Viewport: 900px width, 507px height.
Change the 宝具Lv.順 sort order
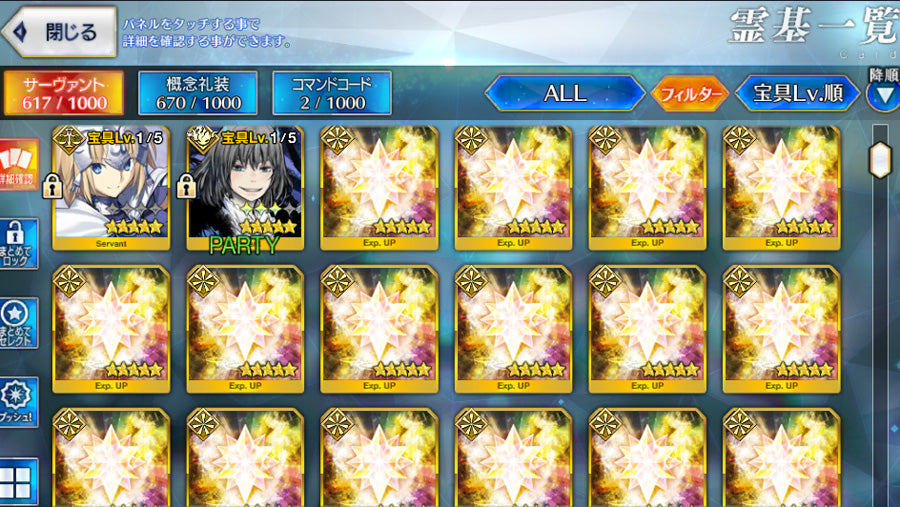[x=798, y=94]
